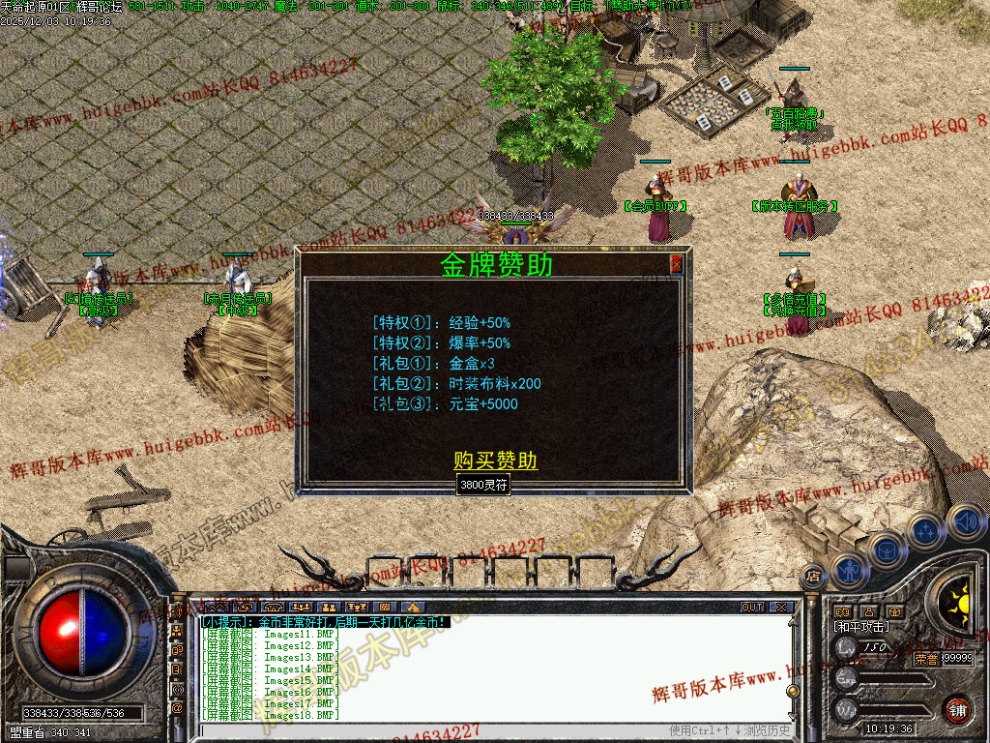Open the character equipment panel icon

[x=849, y=569]
